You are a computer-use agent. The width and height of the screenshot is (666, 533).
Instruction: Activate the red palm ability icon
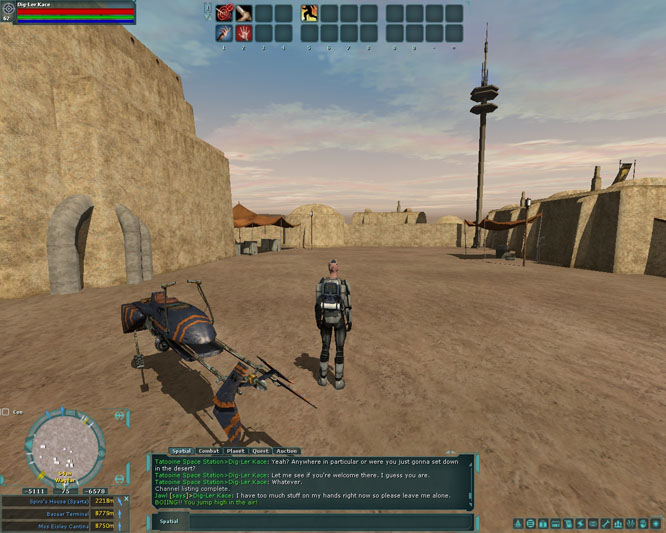click(242, 32)
